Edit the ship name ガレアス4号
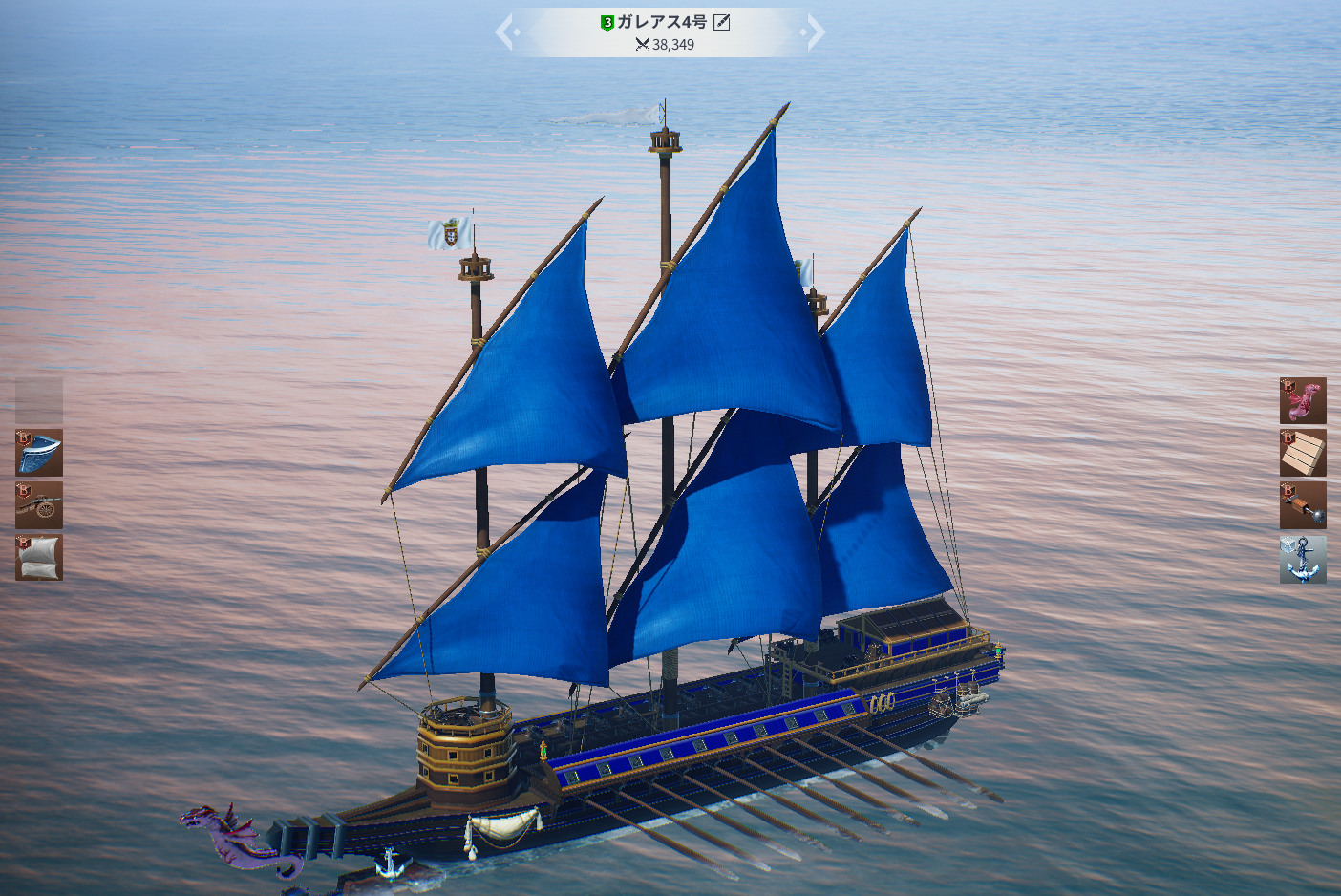The image size is (1341, 896). tap(722, 22)
